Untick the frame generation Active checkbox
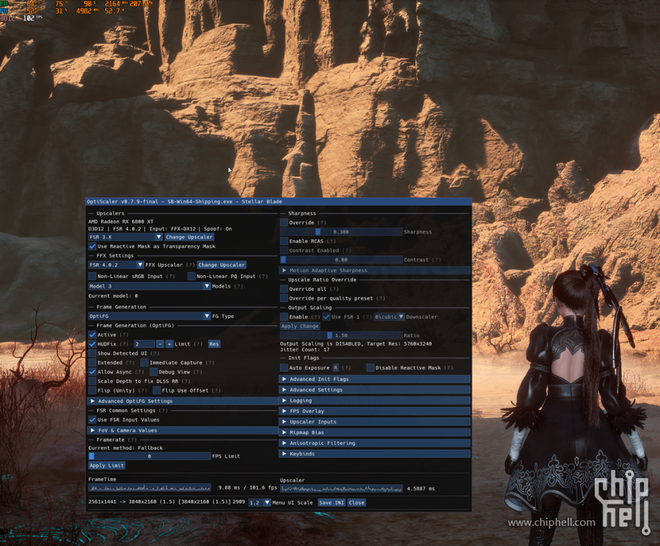 click(x=92, y=335)
